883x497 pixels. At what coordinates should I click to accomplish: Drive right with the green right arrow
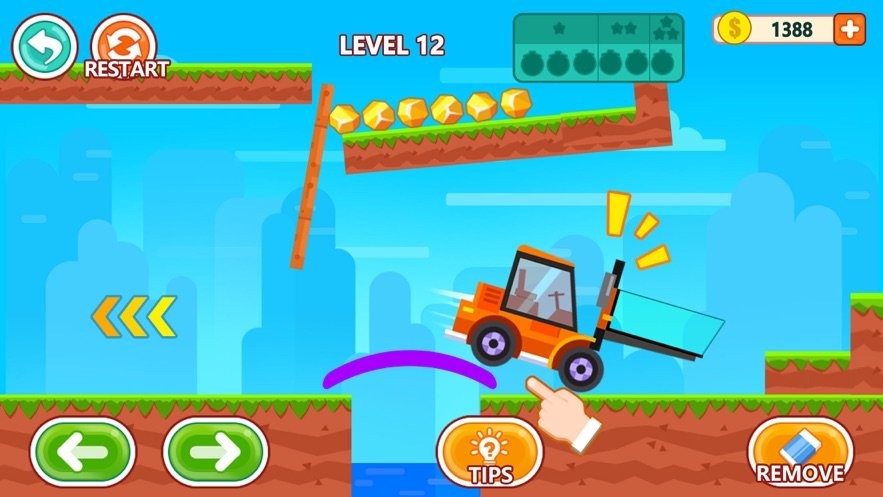pyautogui.click(x=215, y=451)
